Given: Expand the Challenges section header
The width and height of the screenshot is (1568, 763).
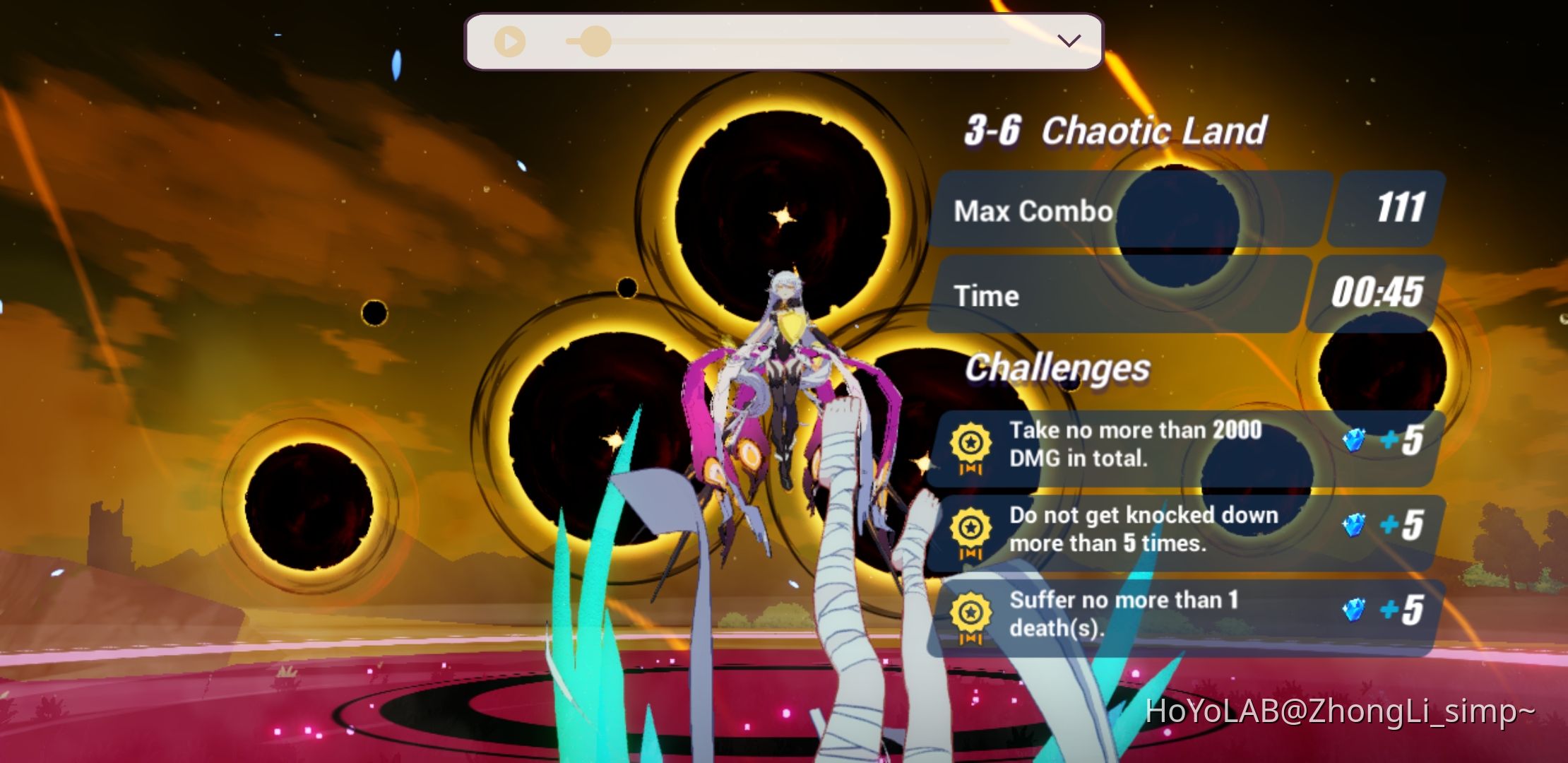Looking at the screenshot, I should [x=1059, y=368].
